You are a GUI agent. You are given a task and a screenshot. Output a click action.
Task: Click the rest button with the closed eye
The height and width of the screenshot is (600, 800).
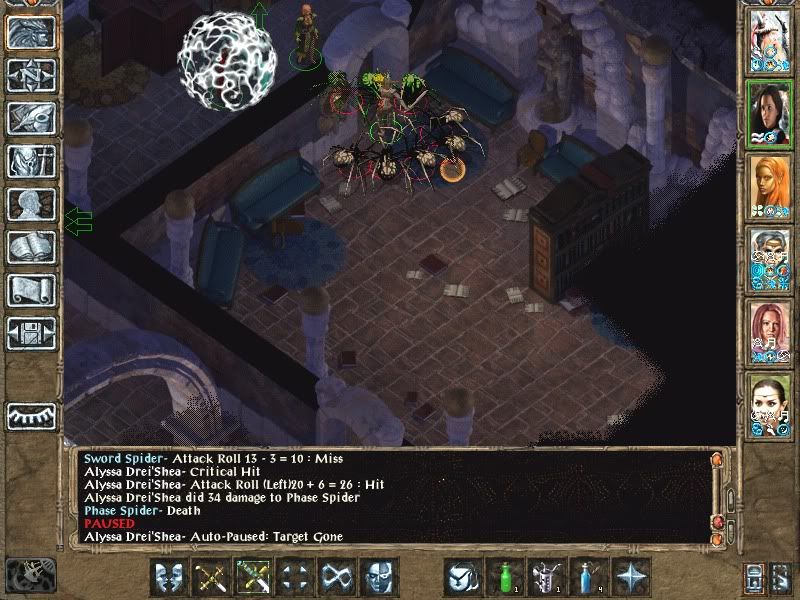30,415
